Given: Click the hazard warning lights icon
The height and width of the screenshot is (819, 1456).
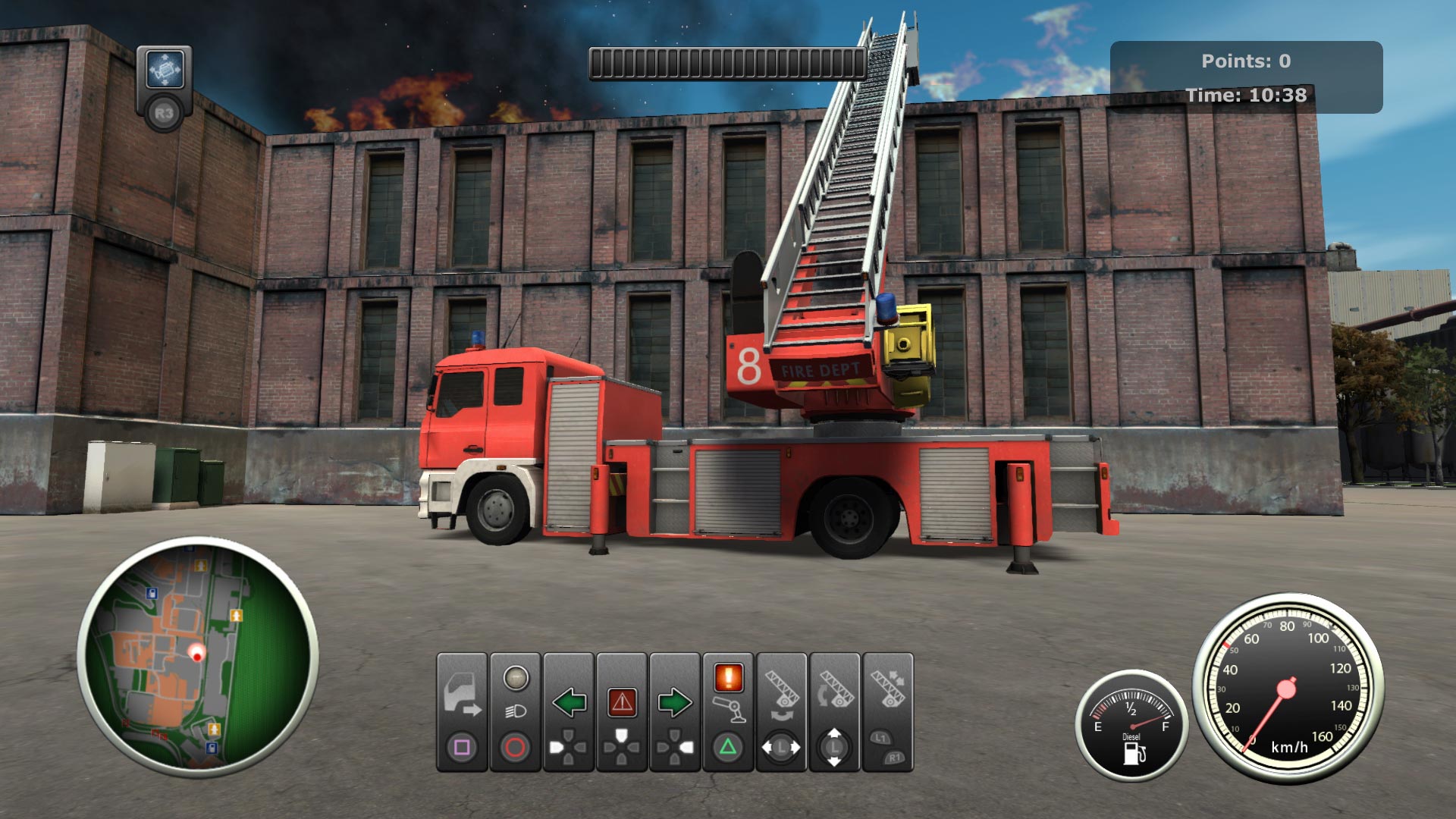Looking at the screenshot, I should 623,701.
